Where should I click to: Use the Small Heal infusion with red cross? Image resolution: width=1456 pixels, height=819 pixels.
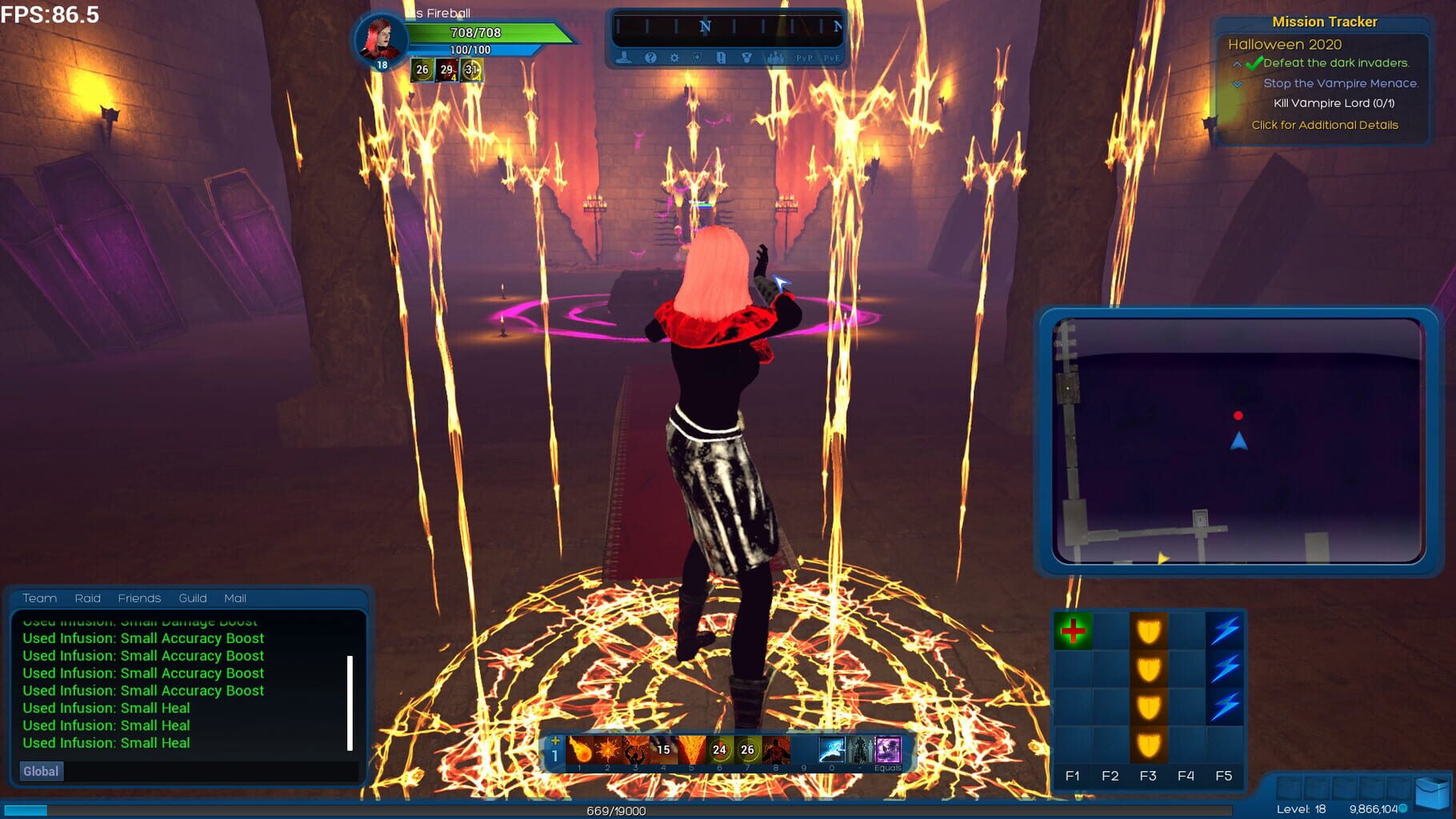(1073, 631)
